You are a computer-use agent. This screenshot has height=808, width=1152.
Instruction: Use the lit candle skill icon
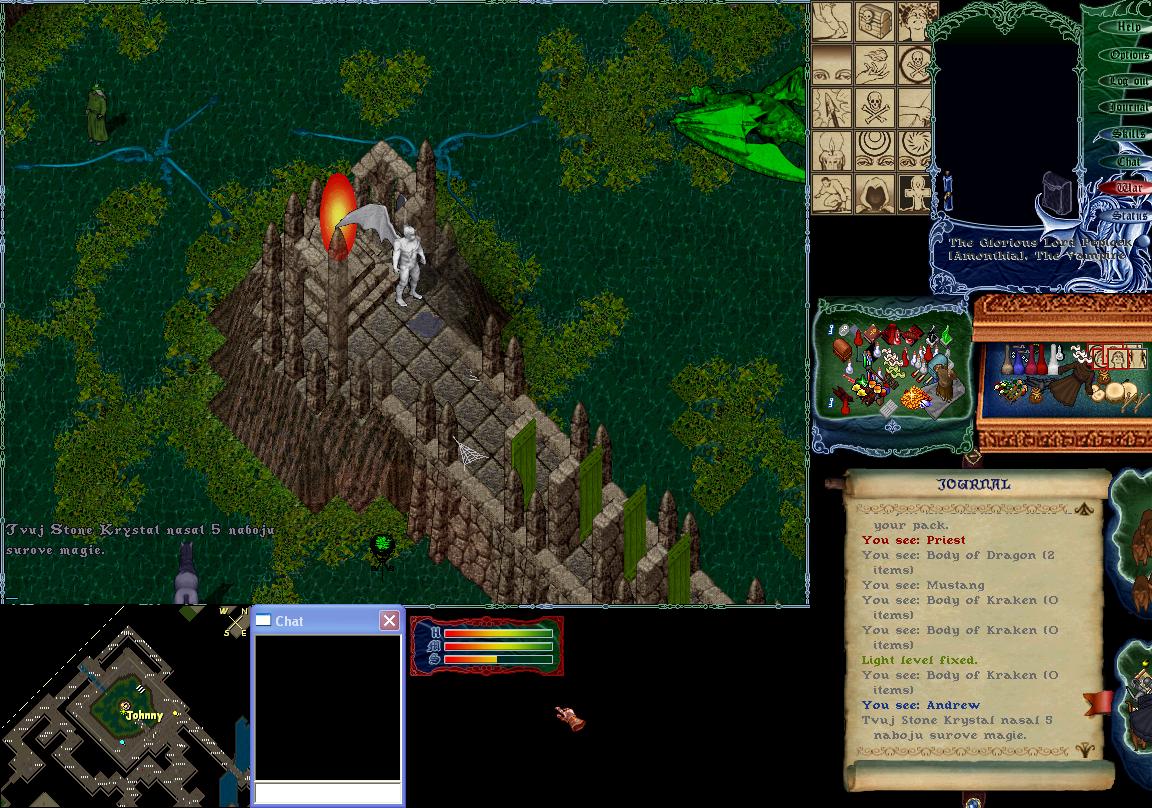tap(831, 151)
